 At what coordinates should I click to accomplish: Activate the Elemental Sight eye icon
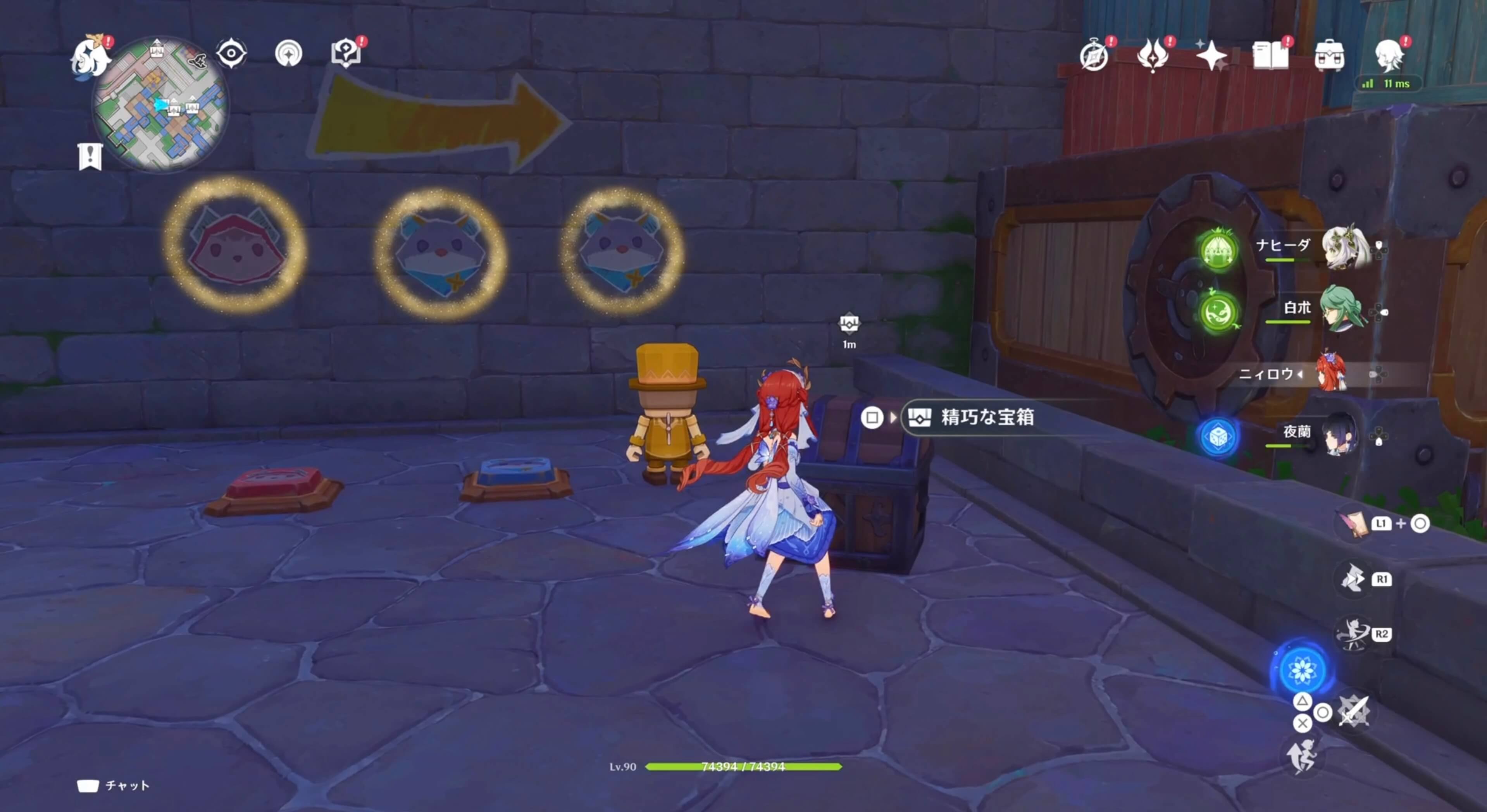pyautogui.click(x=231, y=53)
